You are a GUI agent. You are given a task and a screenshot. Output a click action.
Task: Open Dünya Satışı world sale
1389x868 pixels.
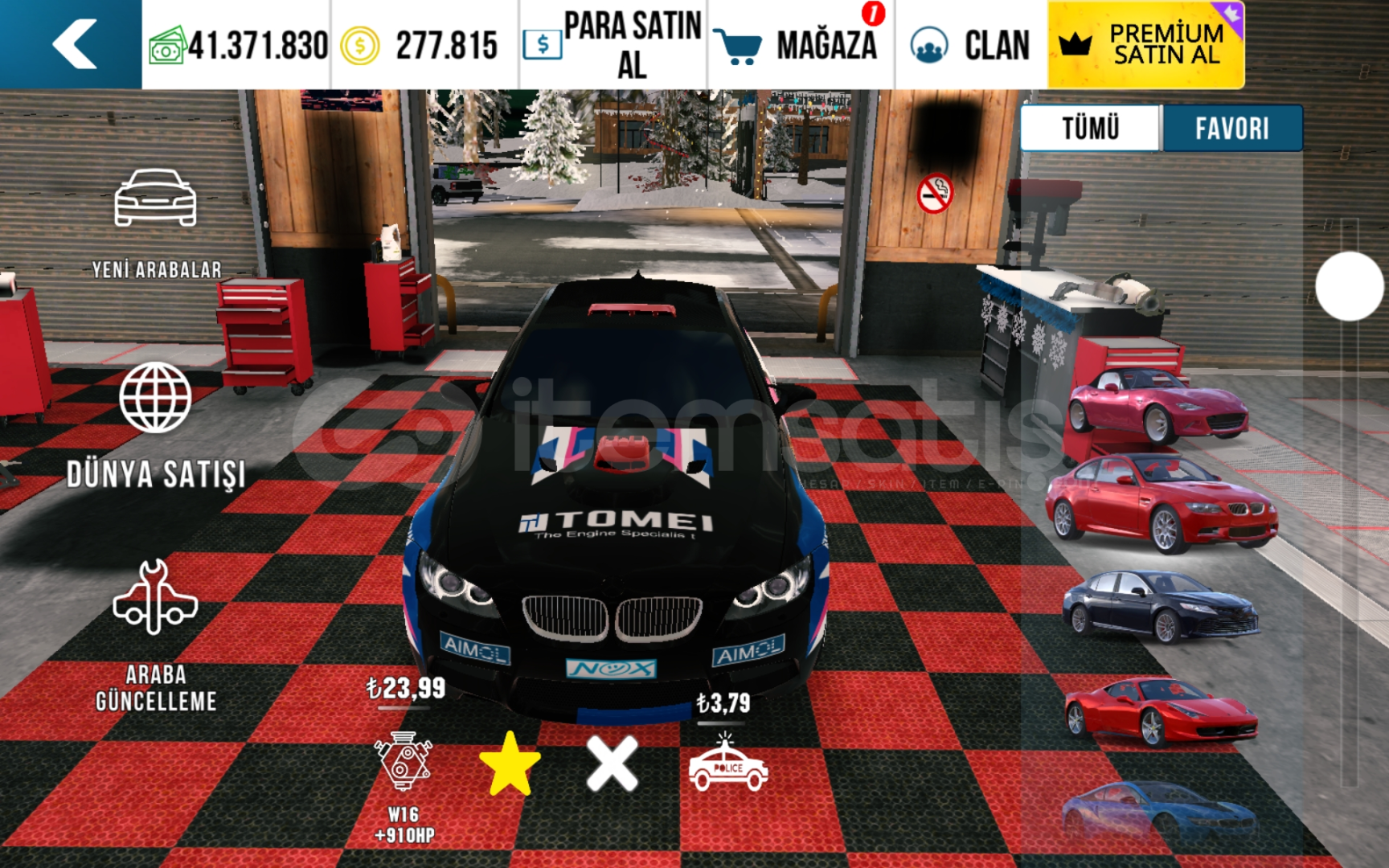pyautogui.click(x=156, y=424)
